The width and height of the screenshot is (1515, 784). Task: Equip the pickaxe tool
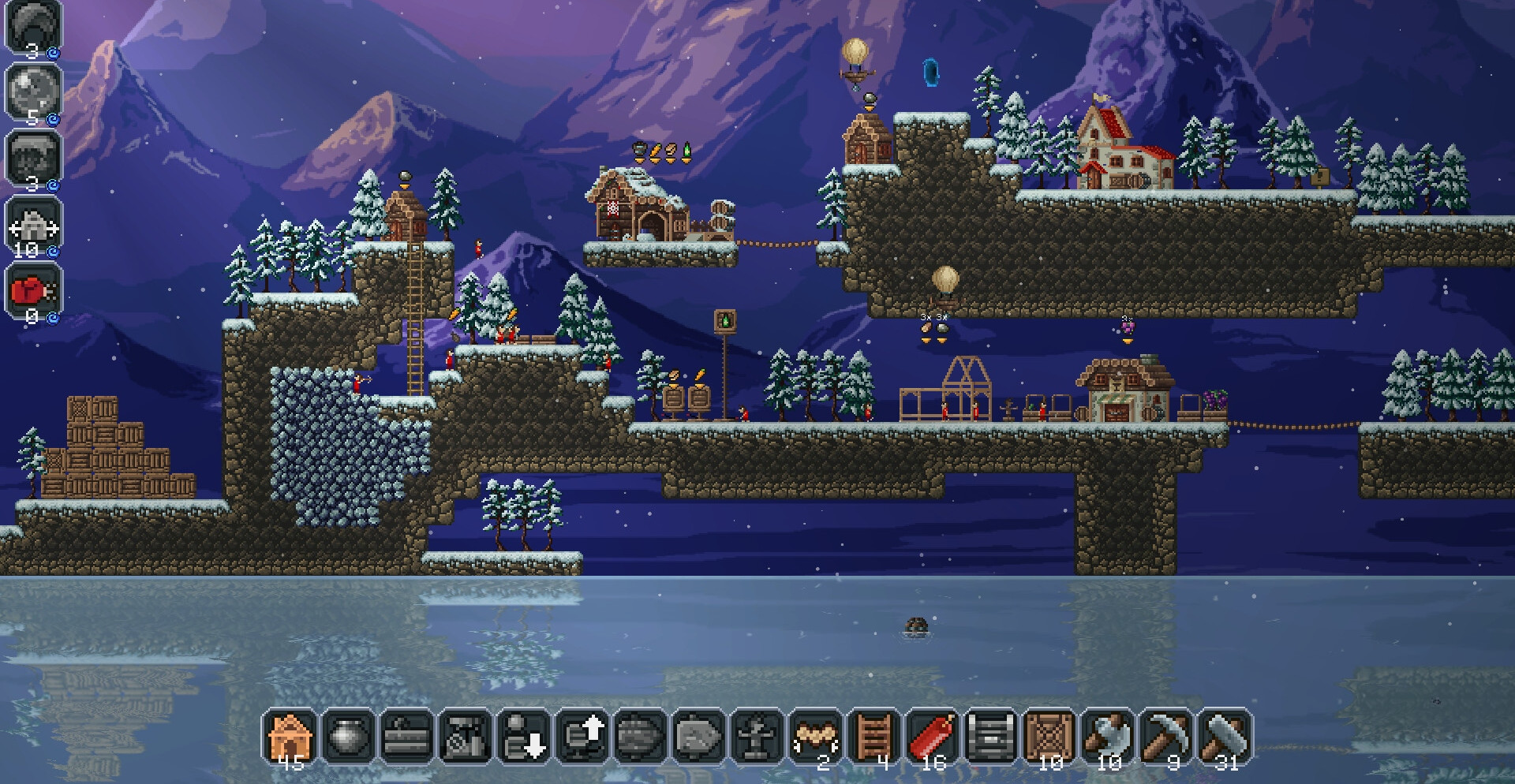[1165, 737]
